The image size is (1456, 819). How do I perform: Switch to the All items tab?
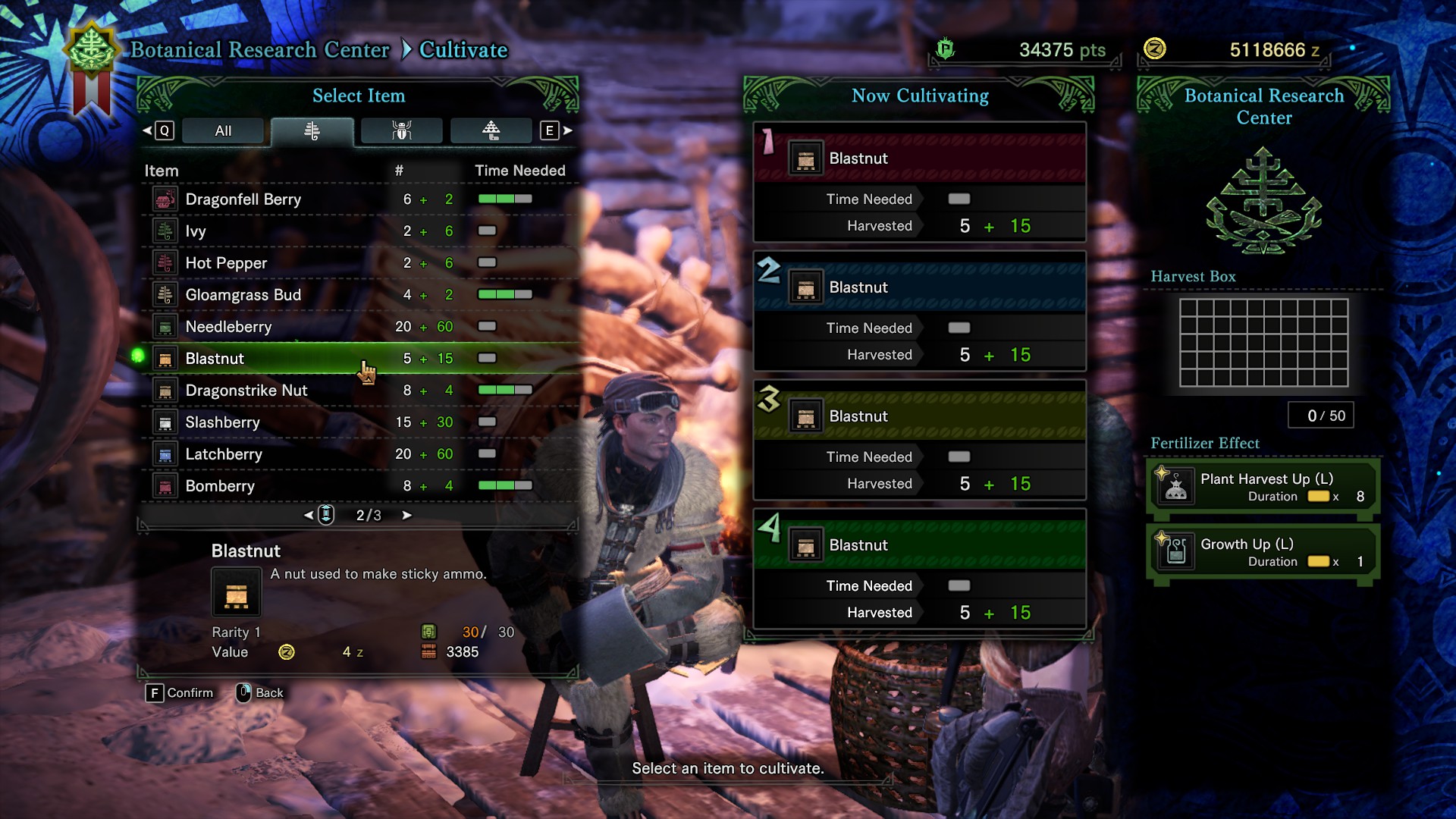click(x=223, y=130)
